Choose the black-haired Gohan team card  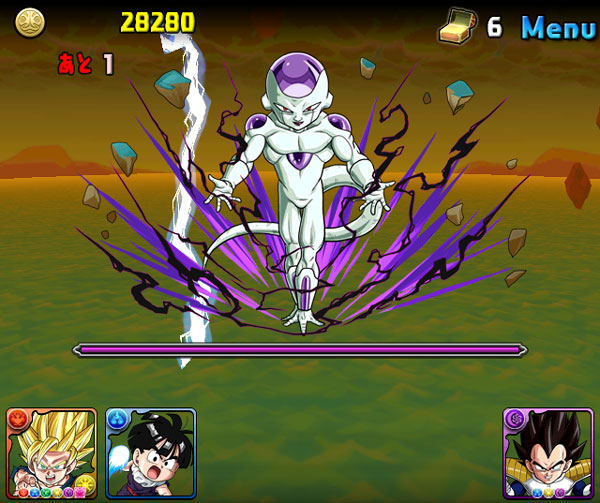coord(151,454)
